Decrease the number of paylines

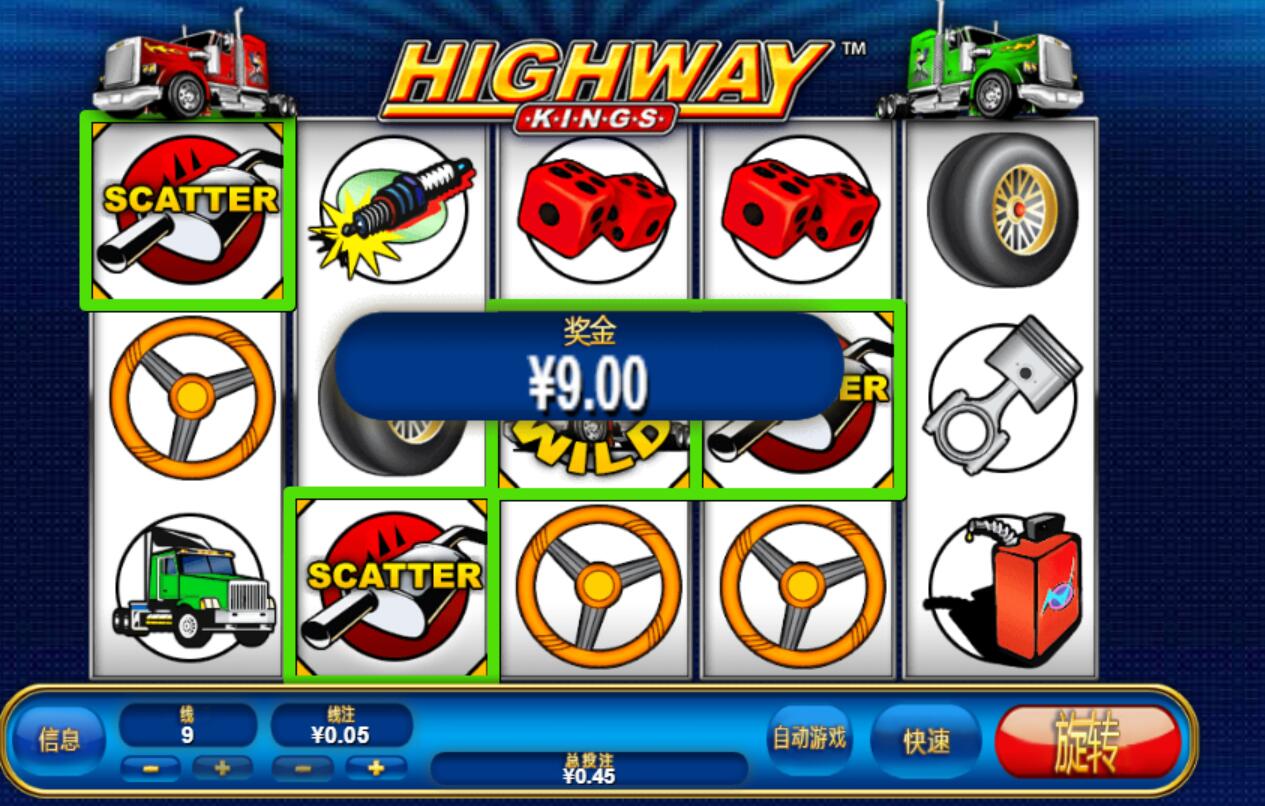[150, 769]
